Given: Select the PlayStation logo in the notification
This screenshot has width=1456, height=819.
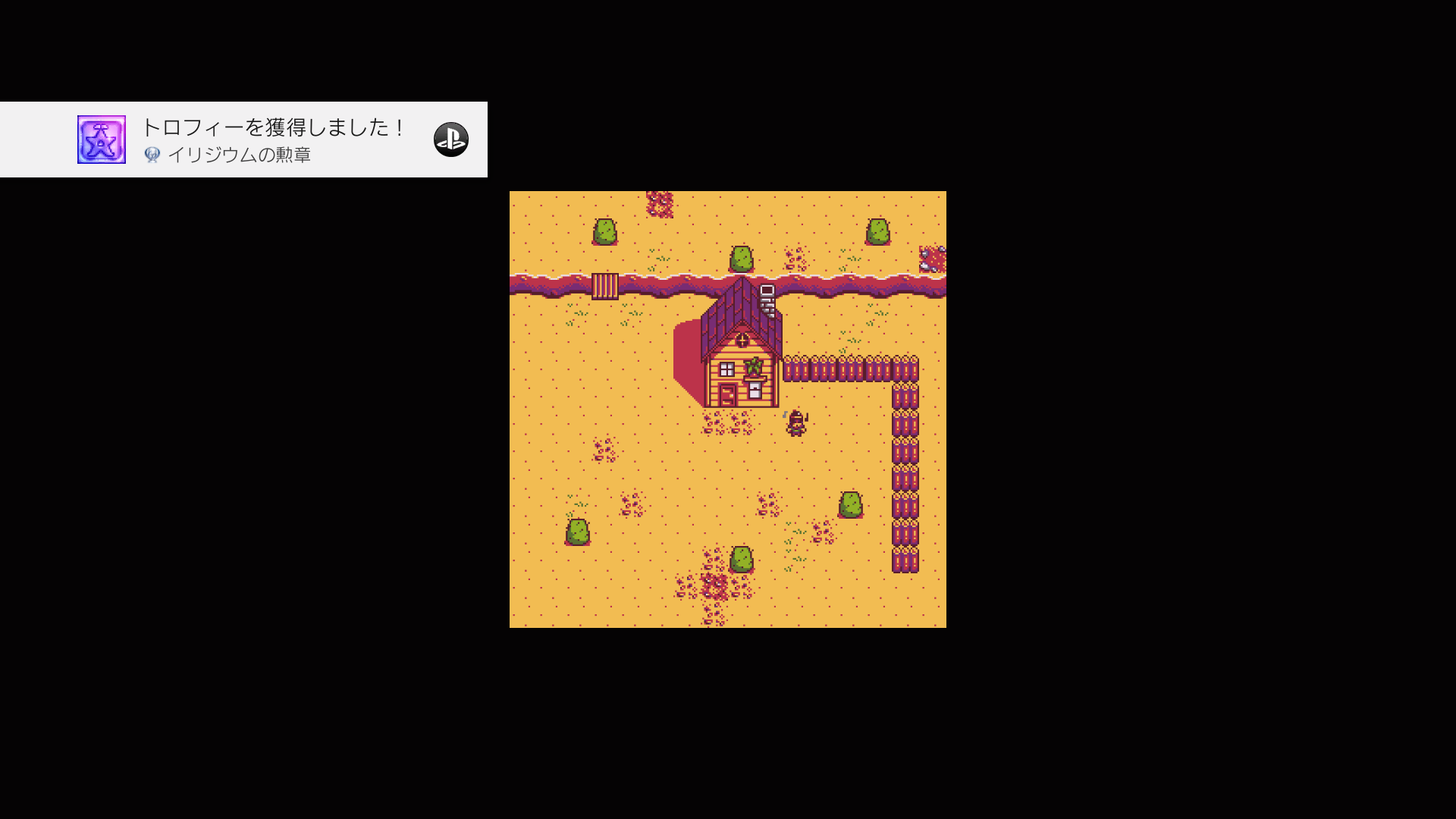Looking at the screenshot, I should click(x=453, y=140).
